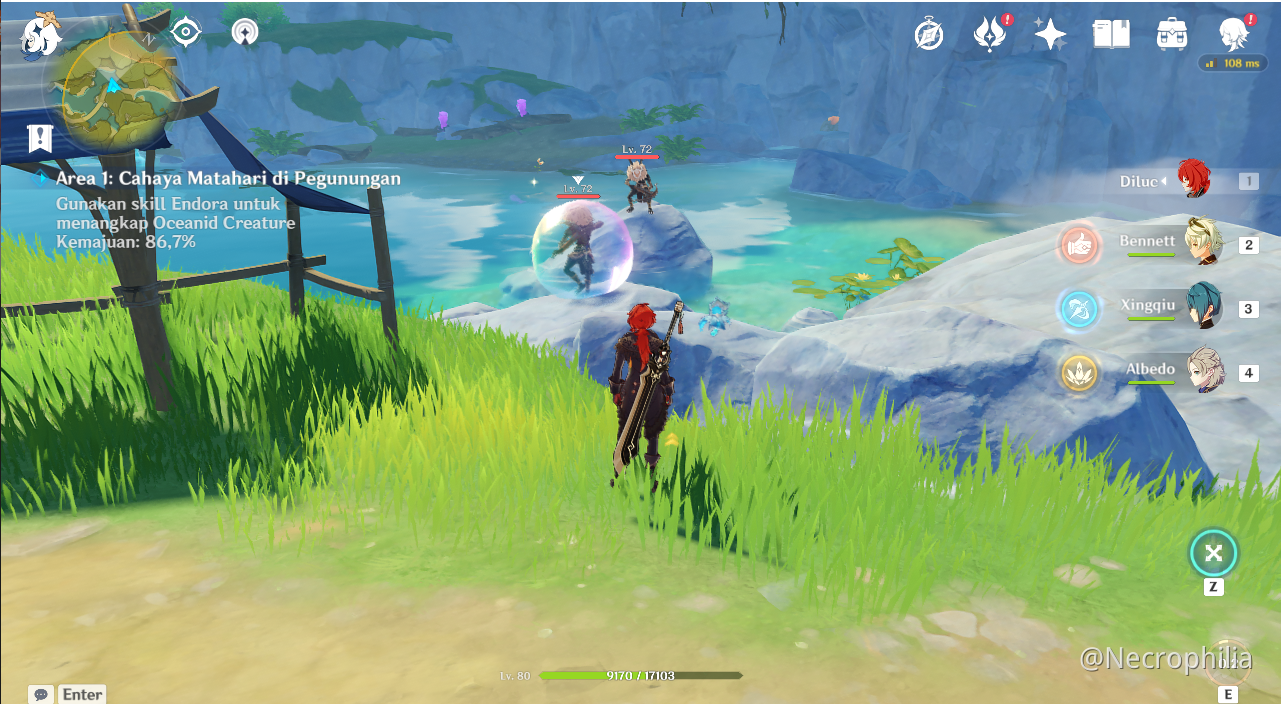Open the circular minimap
Screen dimensions: 1281x704
click(x=113, y=88)
